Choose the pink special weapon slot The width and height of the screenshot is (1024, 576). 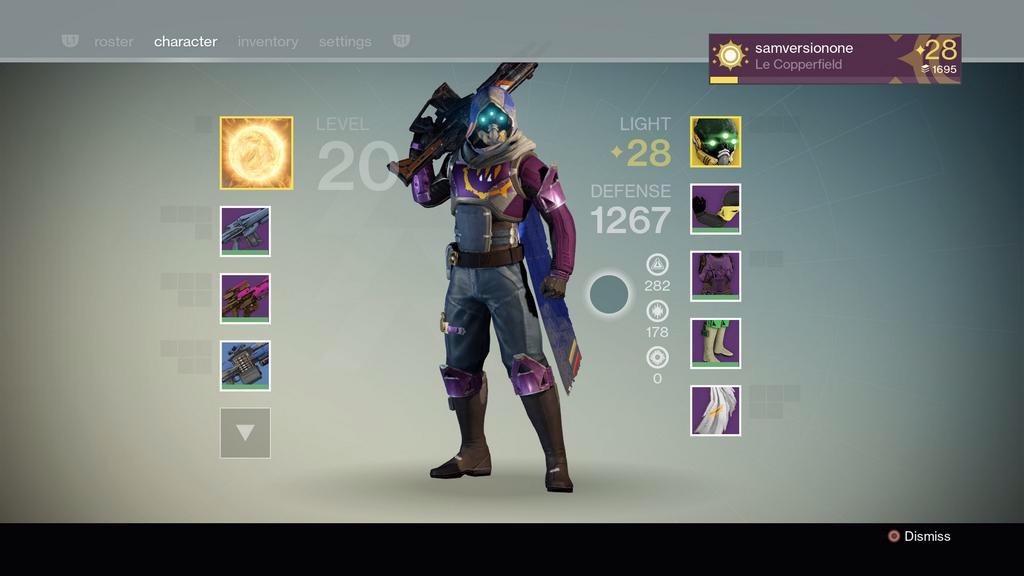tap(245, 298)
